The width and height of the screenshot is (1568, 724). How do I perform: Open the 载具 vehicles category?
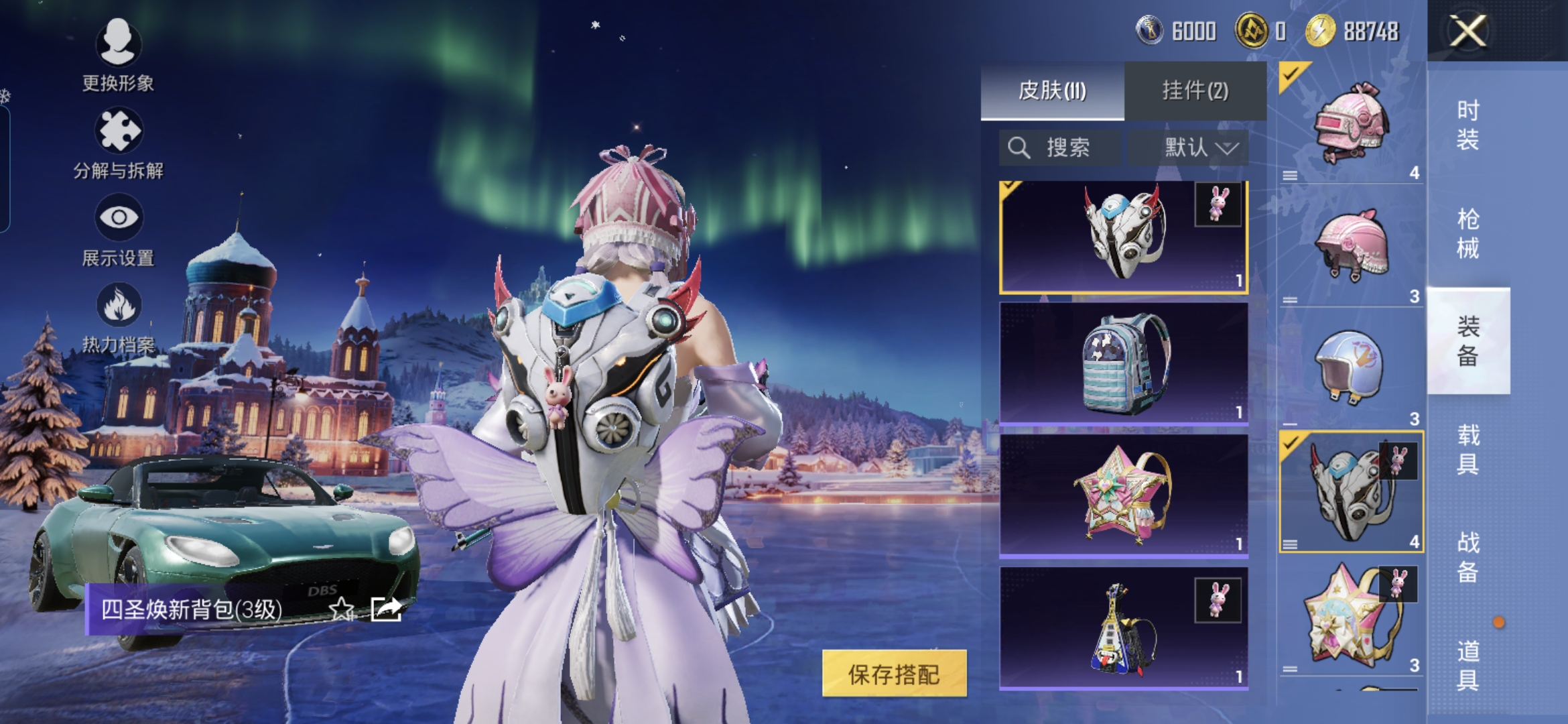[x=1467, y=449]
